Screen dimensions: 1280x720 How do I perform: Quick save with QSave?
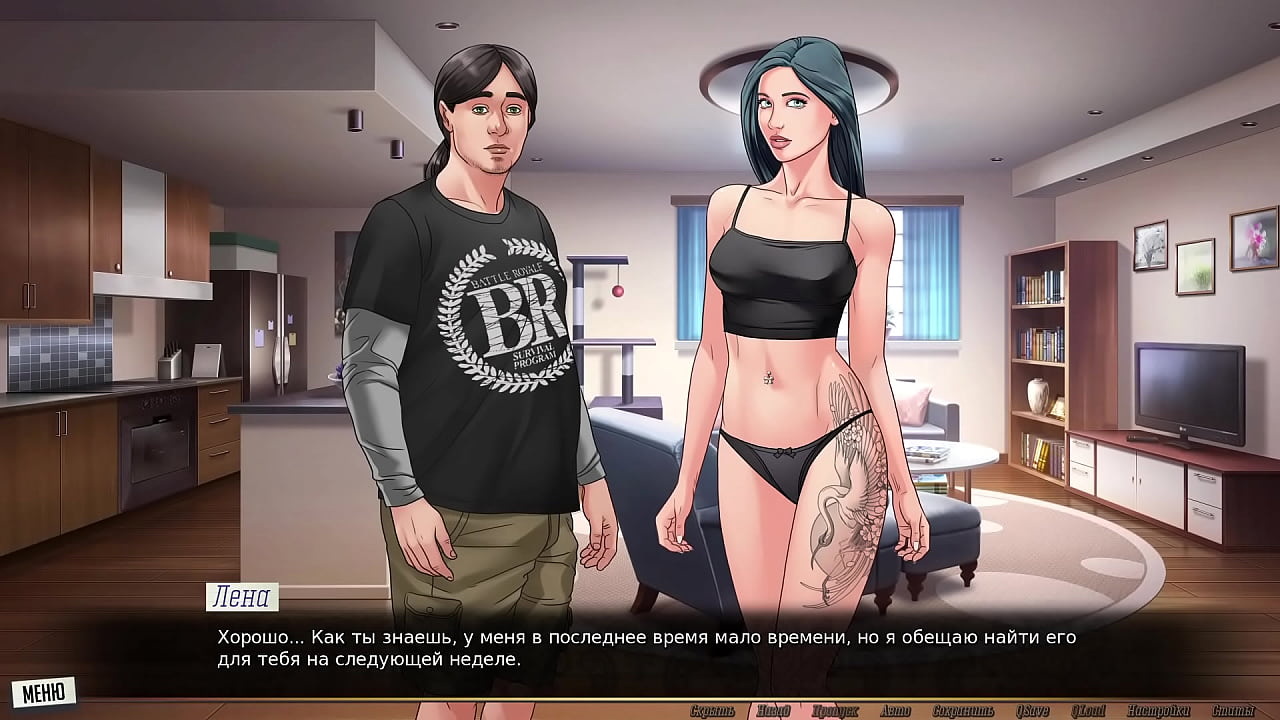click(x=1031, y=711)
